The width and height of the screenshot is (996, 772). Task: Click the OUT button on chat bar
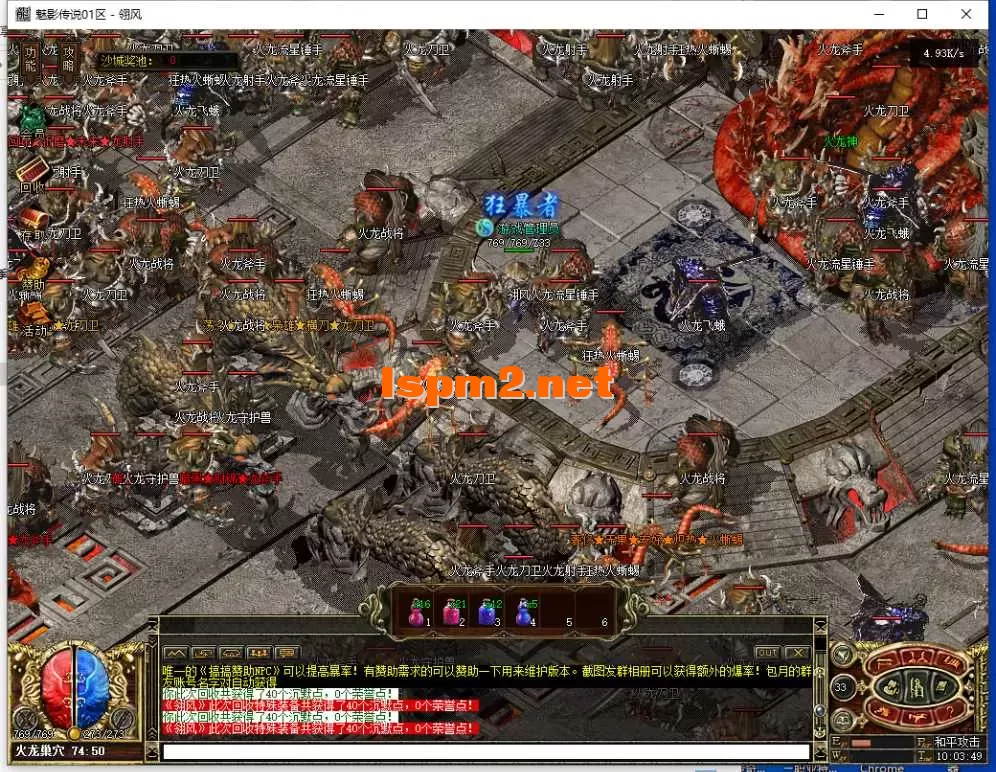click(x=767, y=652)
